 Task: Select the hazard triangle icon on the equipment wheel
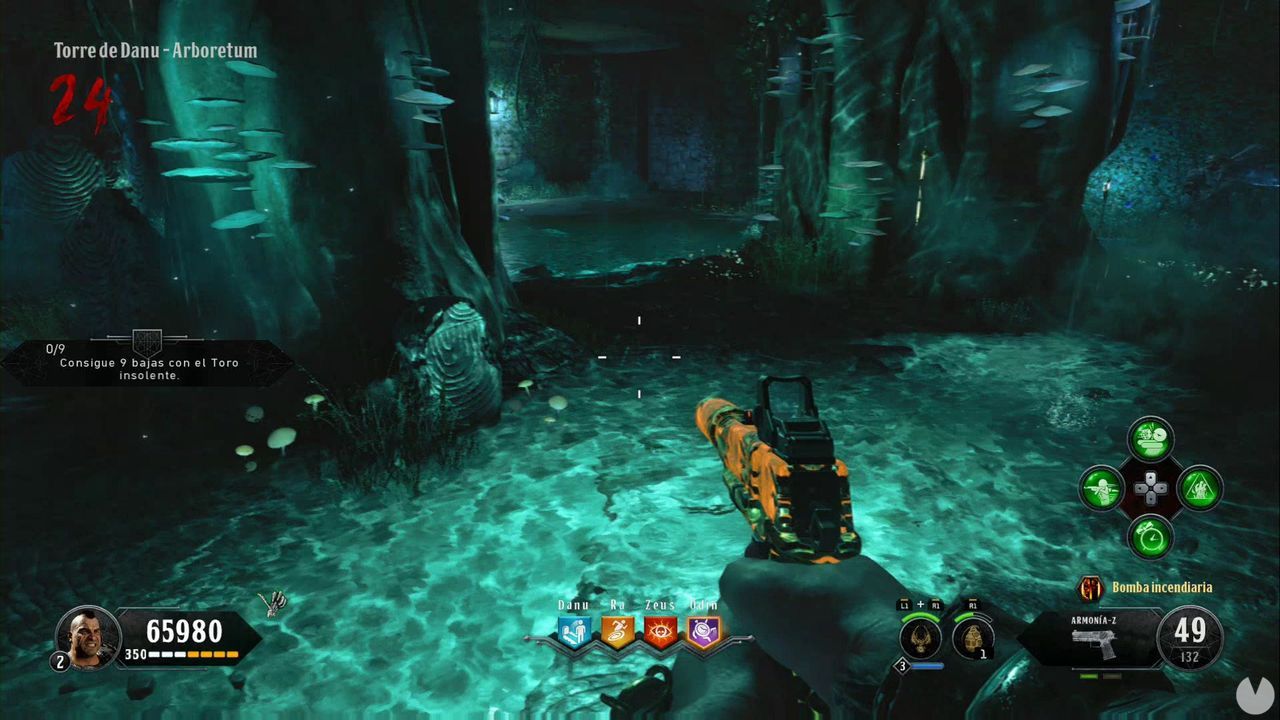pyautogui.click(x=1199, y=490)
